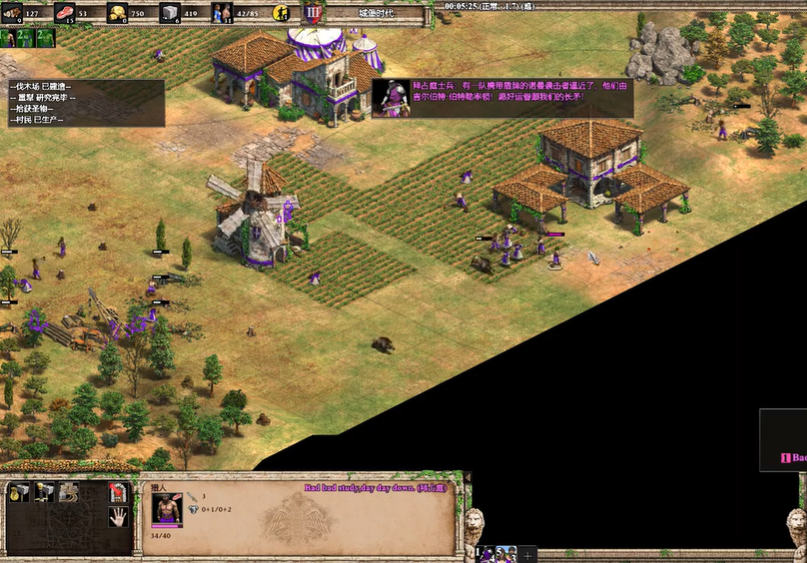Click the hand-shaped stop command

(117, 516)
